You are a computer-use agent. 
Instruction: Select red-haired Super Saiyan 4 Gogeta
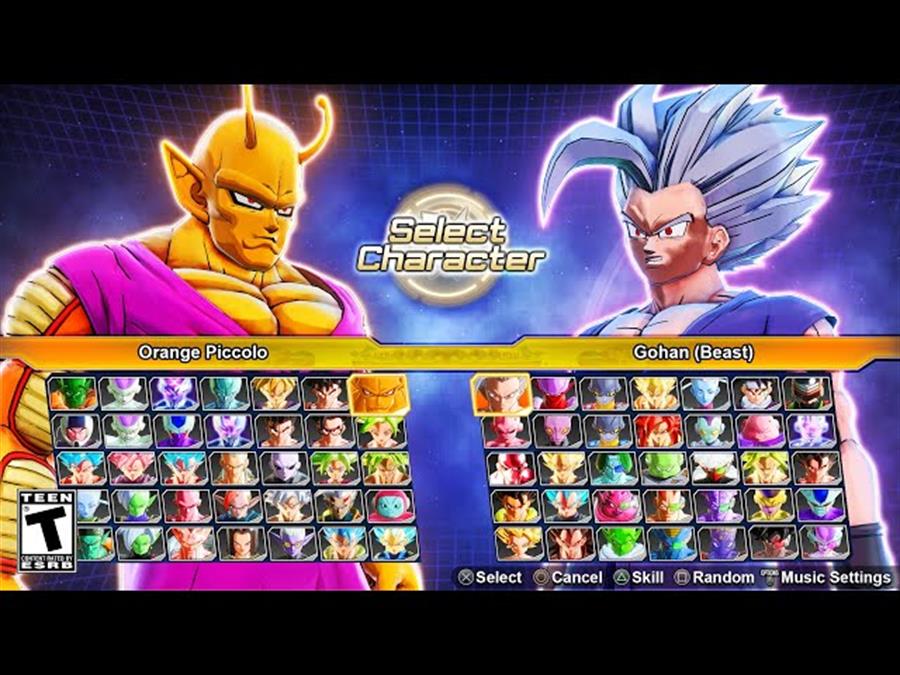(658, 430)
